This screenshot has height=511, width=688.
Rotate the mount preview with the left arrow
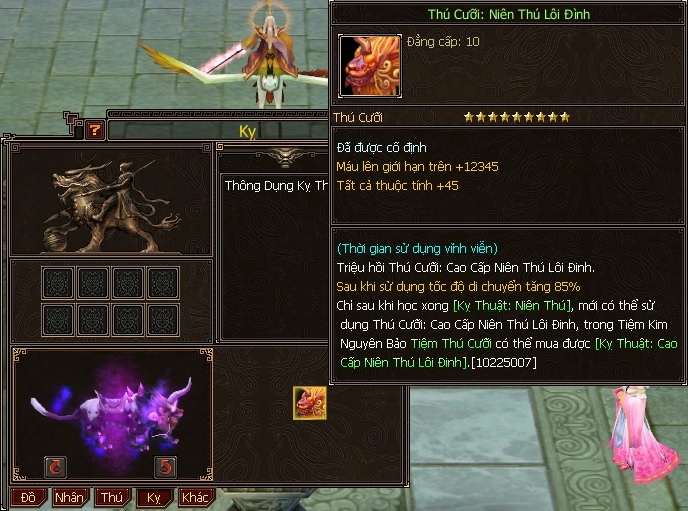(55, 466)
